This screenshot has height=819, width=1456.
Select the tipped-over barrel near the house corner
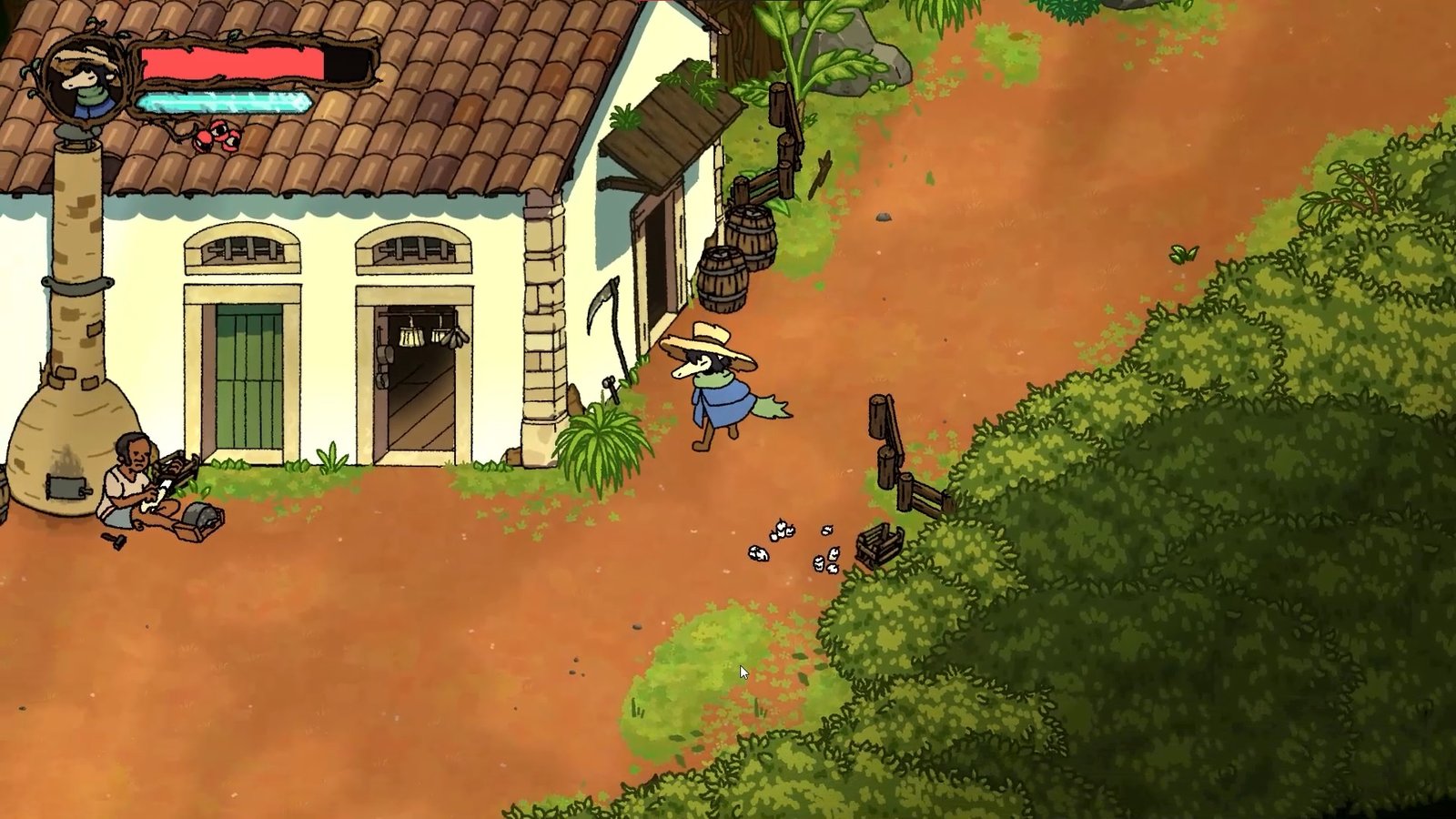(723, 278)
